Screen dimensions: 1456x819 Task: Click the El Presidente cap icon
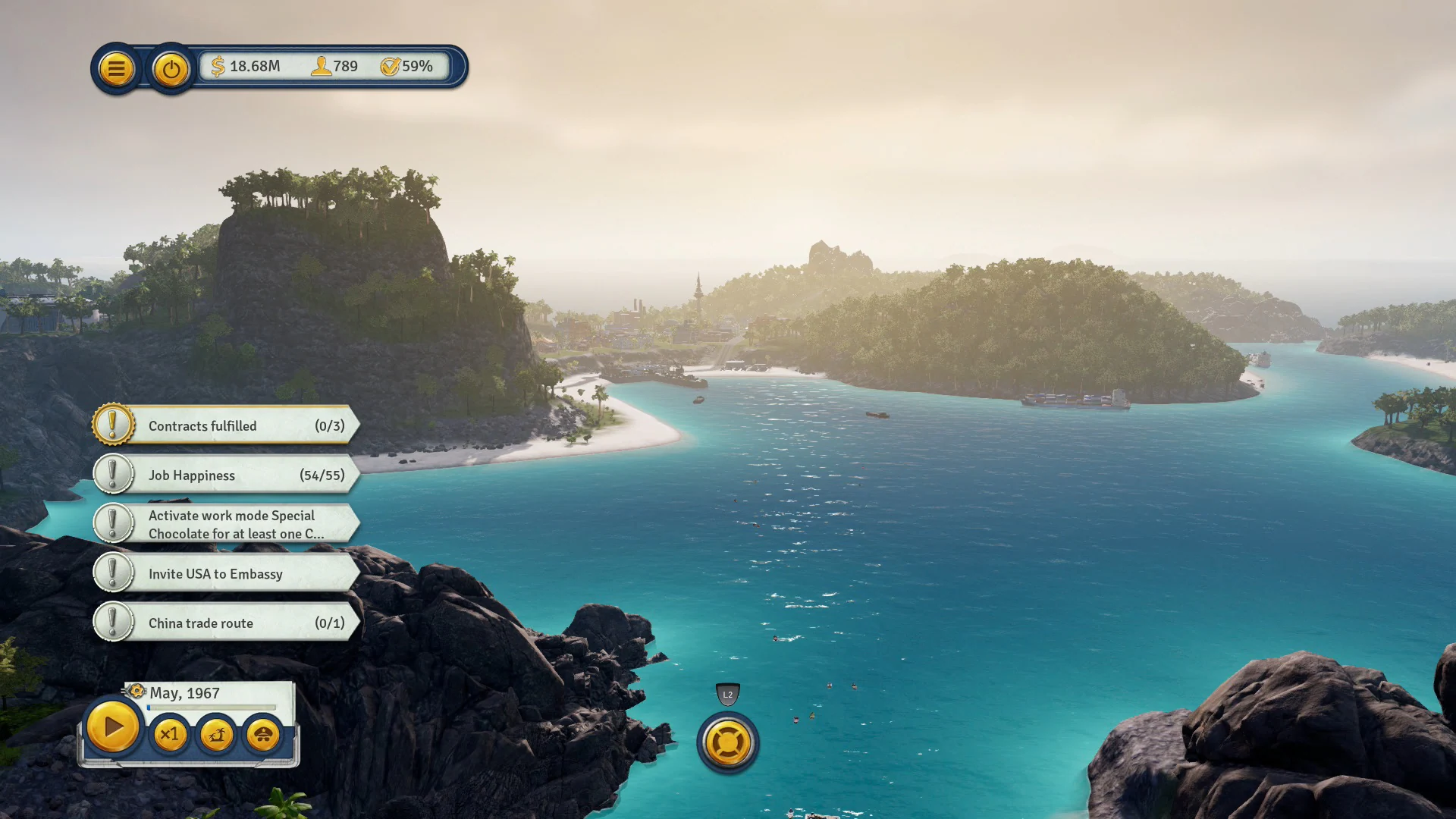point(262,734)
